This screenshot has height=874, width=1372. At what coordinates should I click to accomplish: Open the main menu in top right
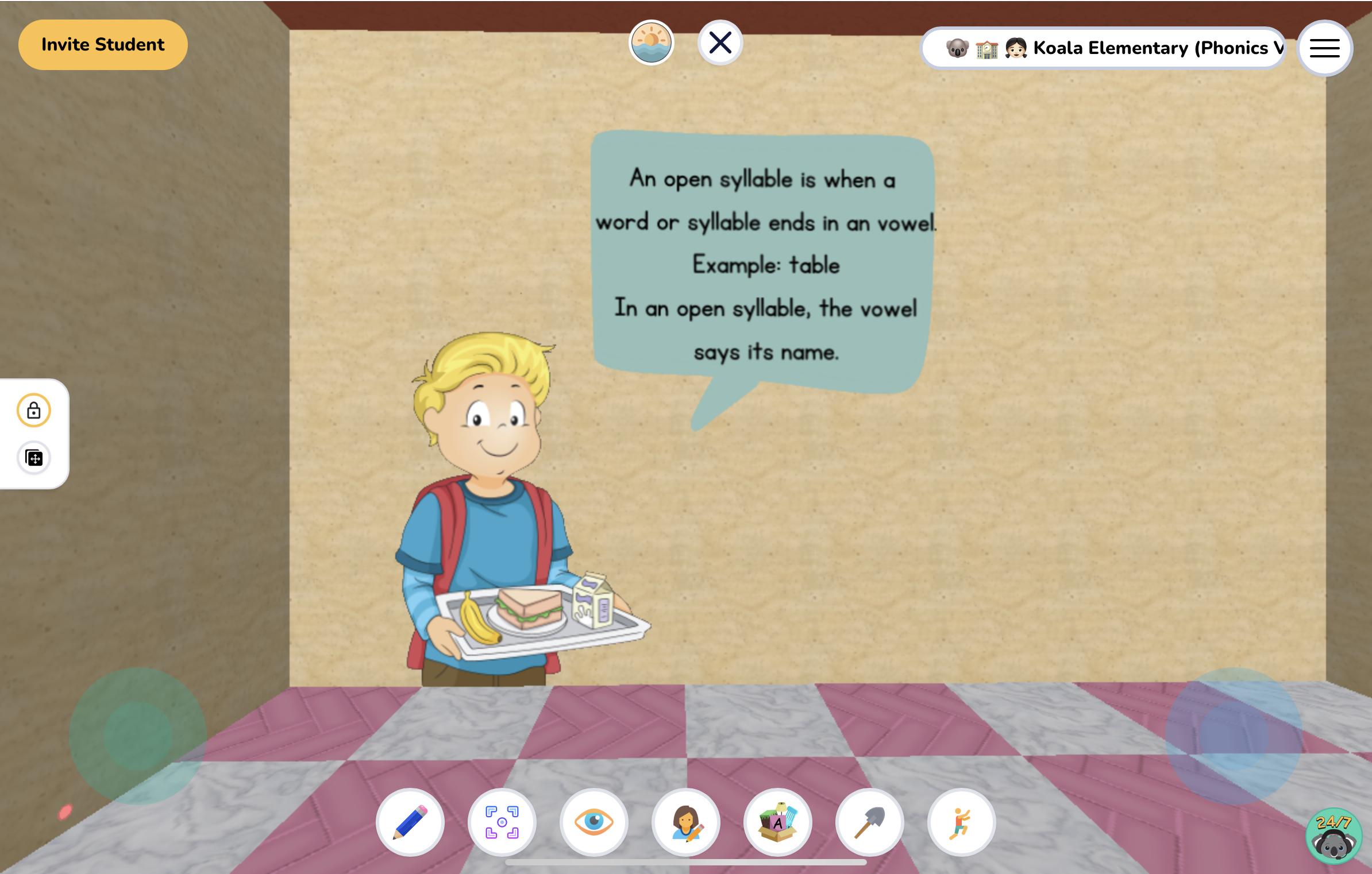[1324, 48]
